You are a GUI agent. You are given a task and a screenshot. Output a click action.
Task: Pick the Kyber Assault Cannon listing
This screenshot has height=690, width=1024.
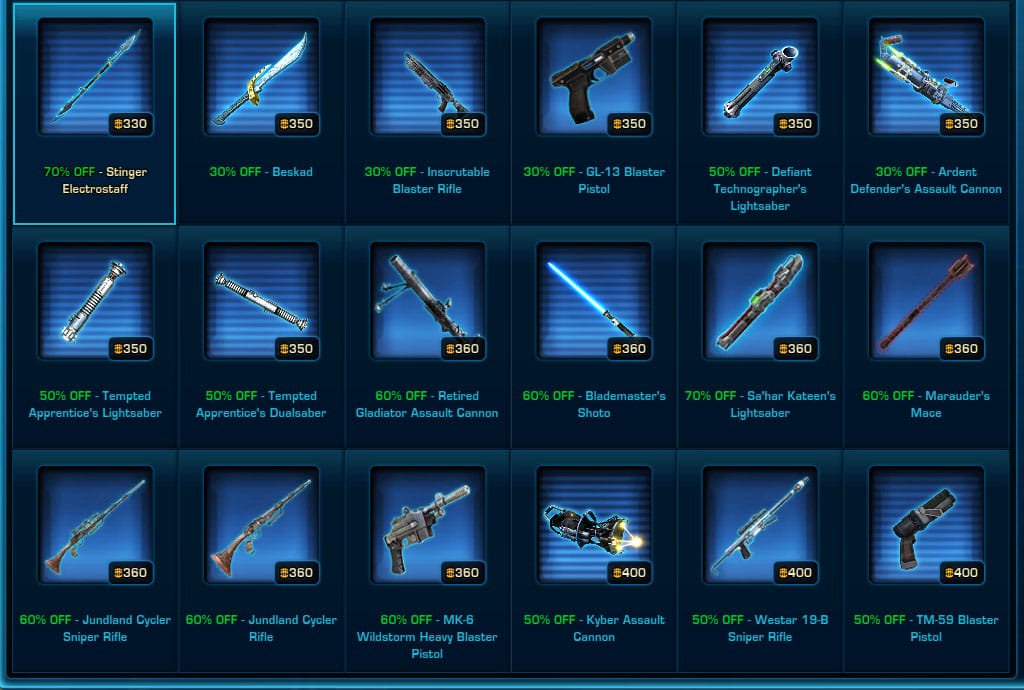(x=593, y=526)
